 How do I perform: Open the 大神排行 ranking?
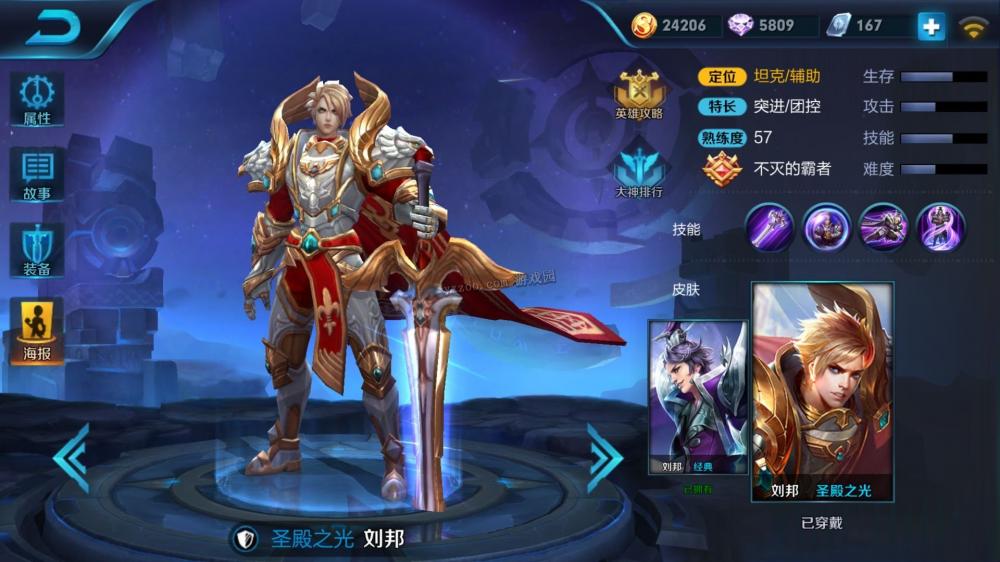pyautogui.click(x=639, y=172)
